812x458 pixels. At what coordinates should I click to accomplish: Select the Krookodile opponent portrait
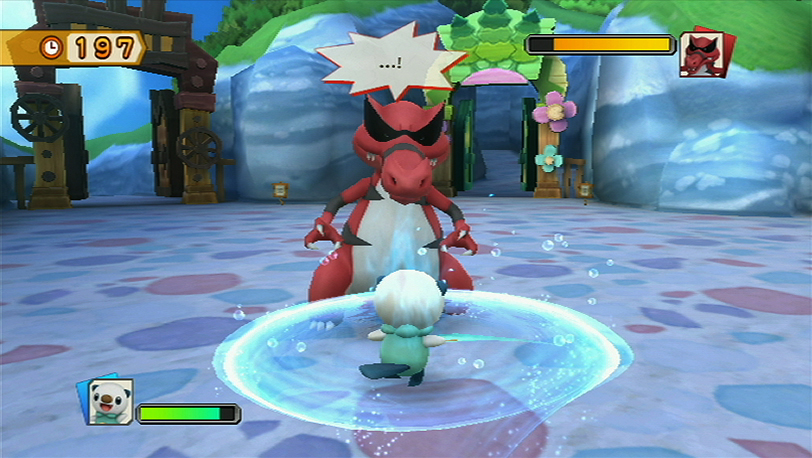(x=704, y=53)
